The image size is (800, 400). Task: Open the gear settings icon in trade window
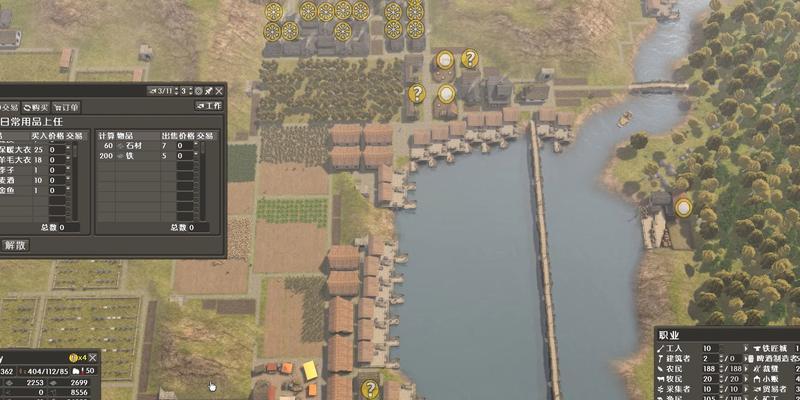(198, 91)
